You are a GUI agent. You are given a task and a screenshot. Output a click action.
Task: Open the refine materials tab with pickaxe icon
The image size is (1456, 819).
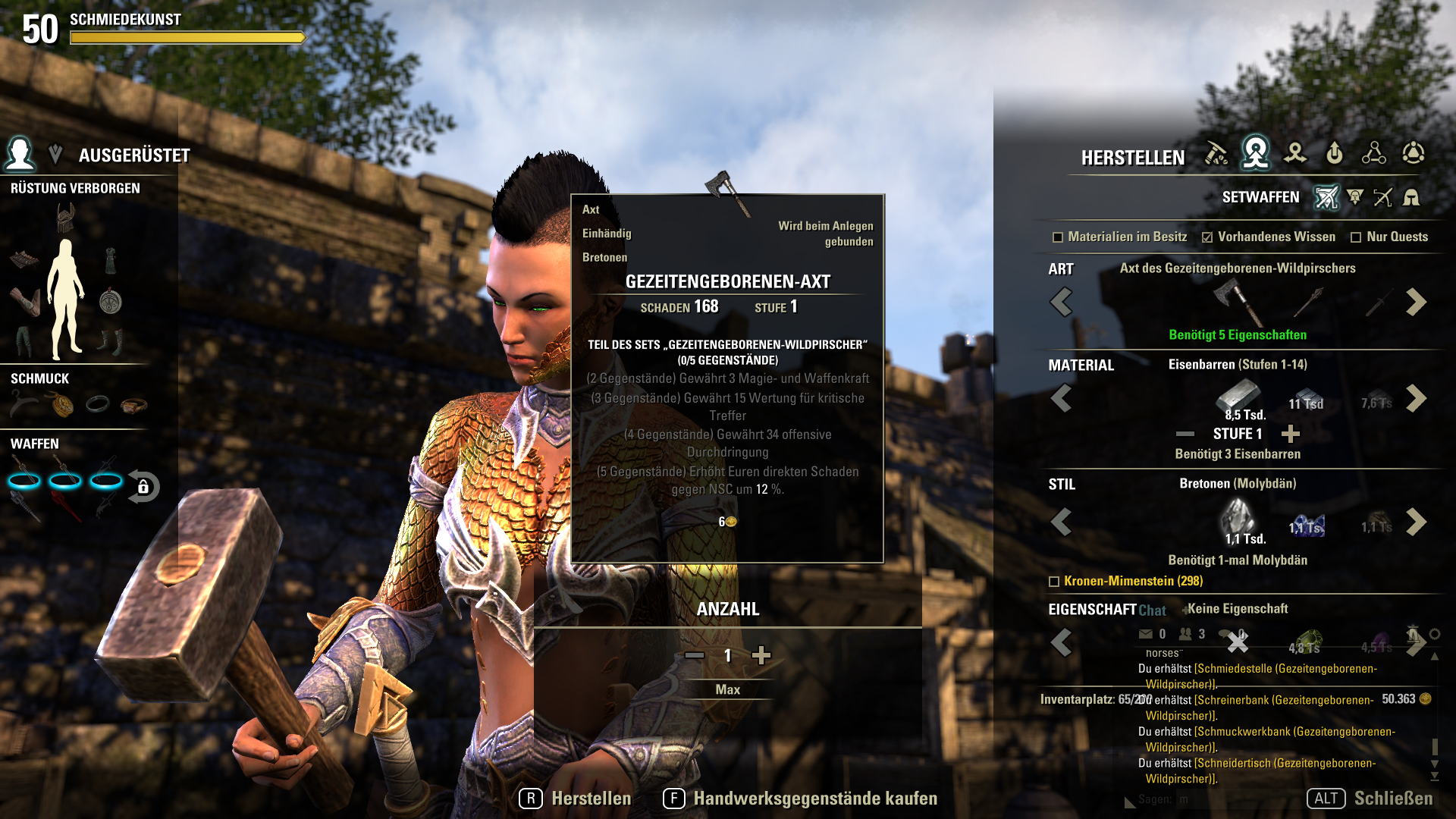tap(1216, 153)
